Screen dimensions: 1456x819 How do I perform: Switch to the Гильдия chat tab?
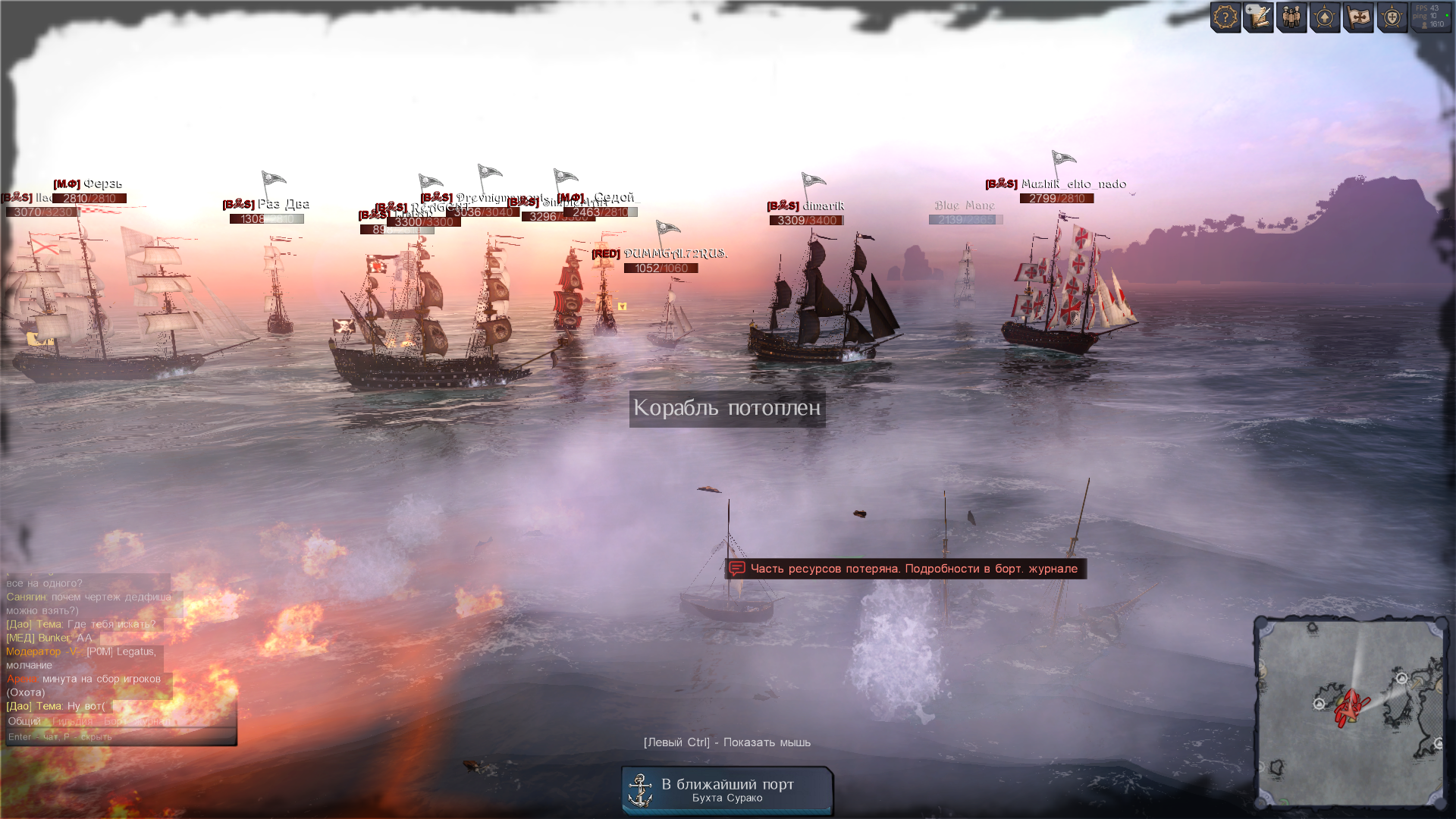point(73,721)
